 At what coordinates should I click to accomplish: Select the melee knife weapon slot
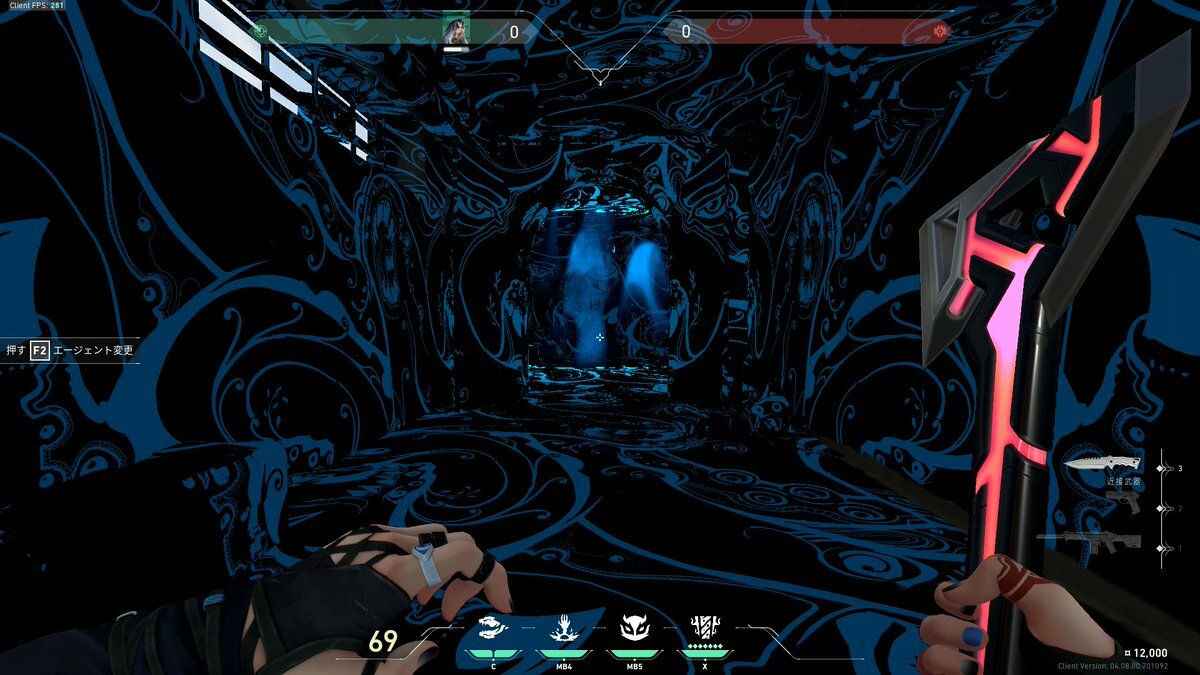pos(1102,464)
